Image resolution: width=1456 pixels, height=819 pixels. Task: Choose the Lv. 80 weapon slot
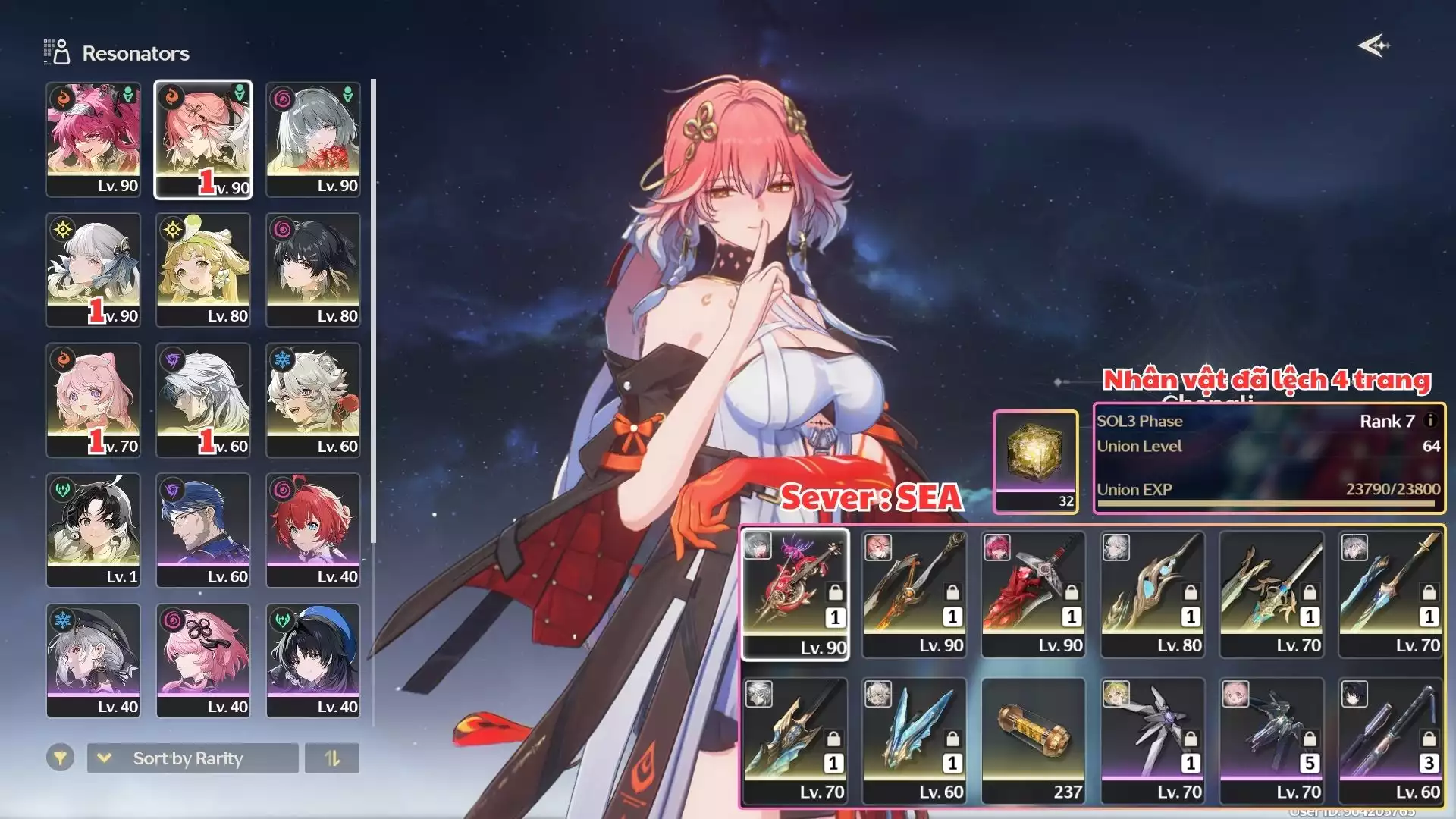[x=1152, y=595]
